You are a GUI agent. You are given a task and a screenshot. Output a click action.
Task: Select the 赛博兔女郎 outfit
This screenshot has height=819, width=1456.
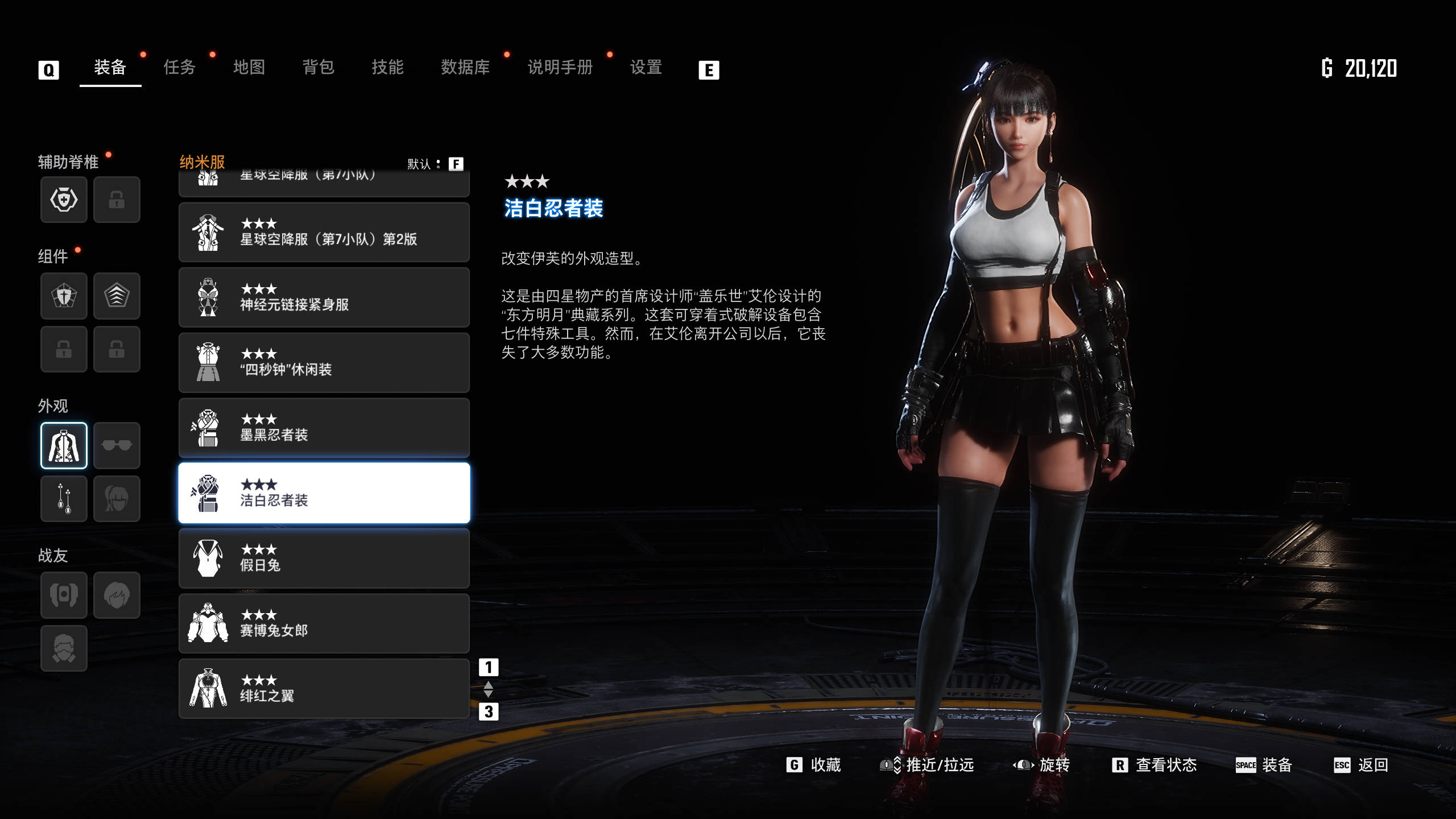coord(324,623)
